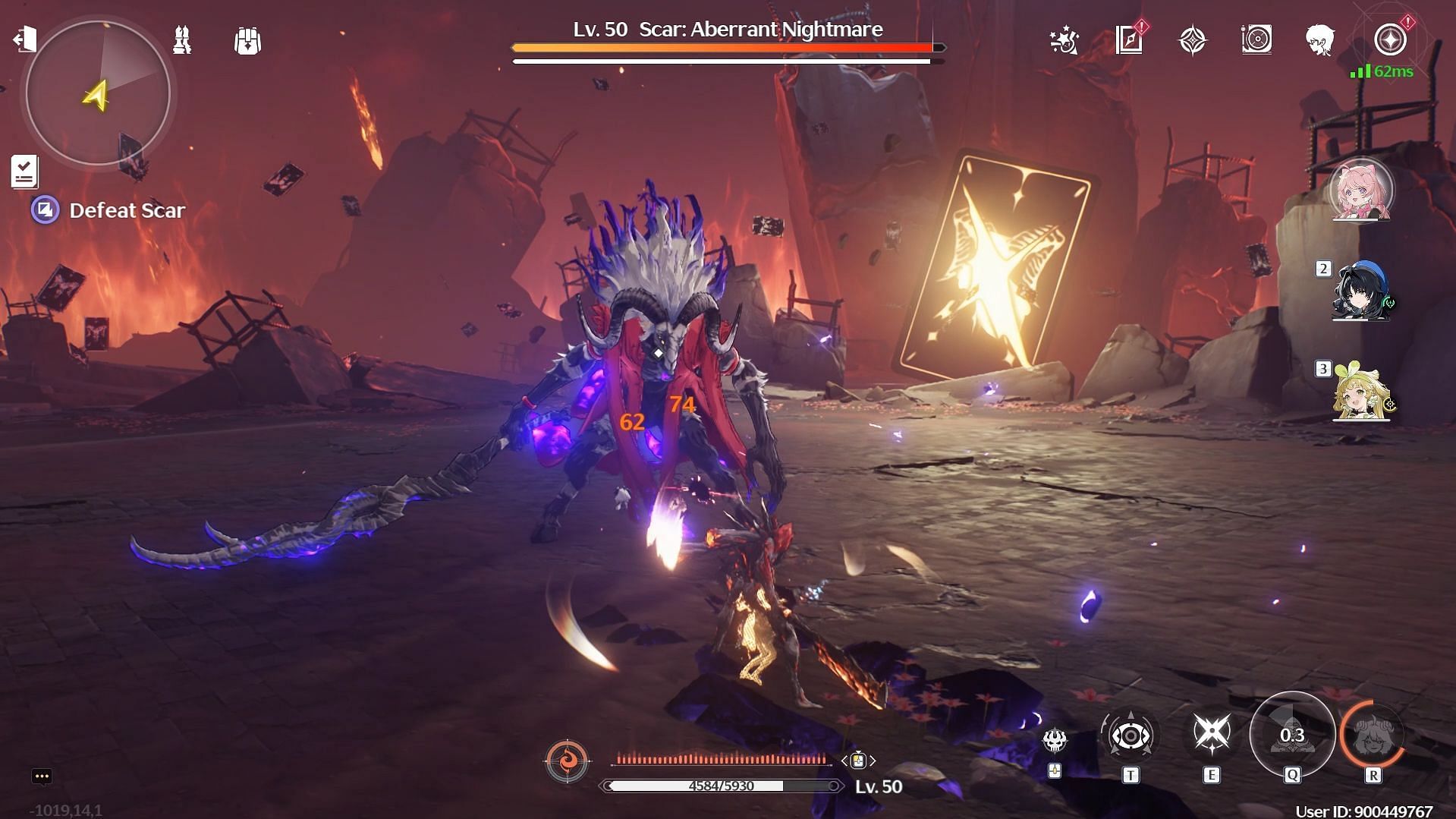The width and height of the screenshot is (1456, 819).
Task: Select the pink-haired character portrait
Action: pyautogui.click(x=1361, y=191)
